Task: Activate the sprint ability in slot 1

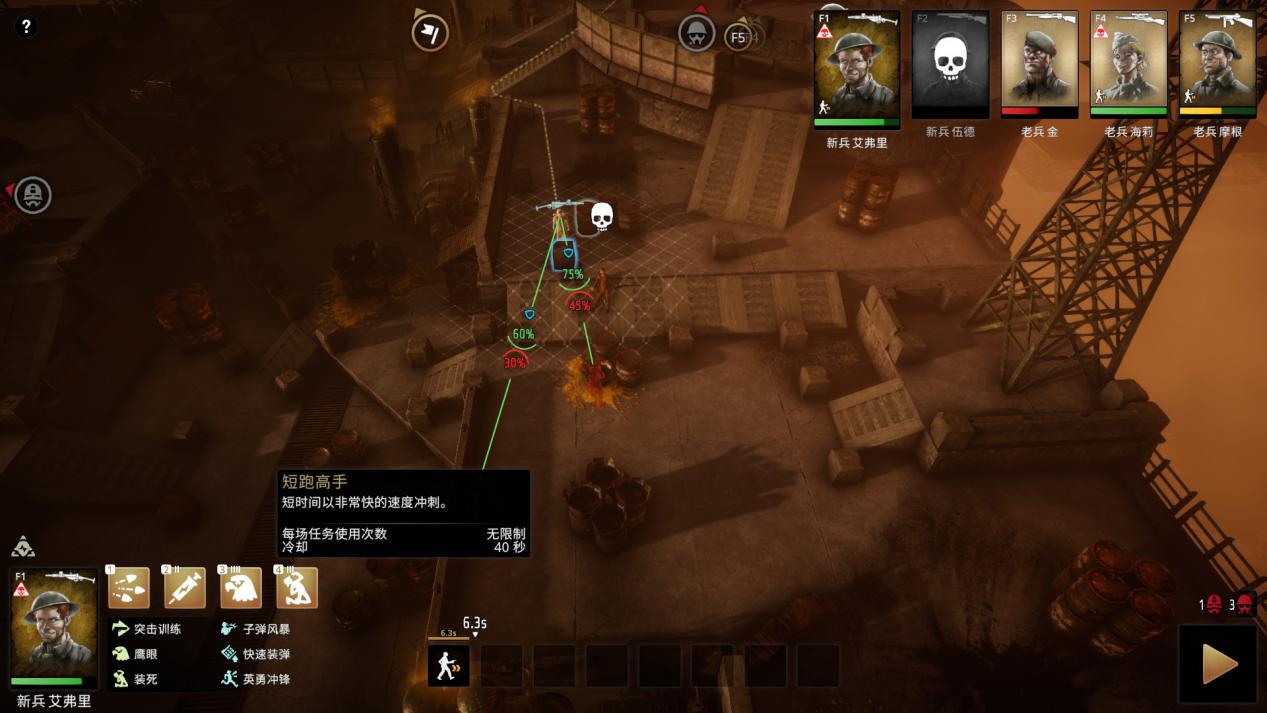Action: 129,588
